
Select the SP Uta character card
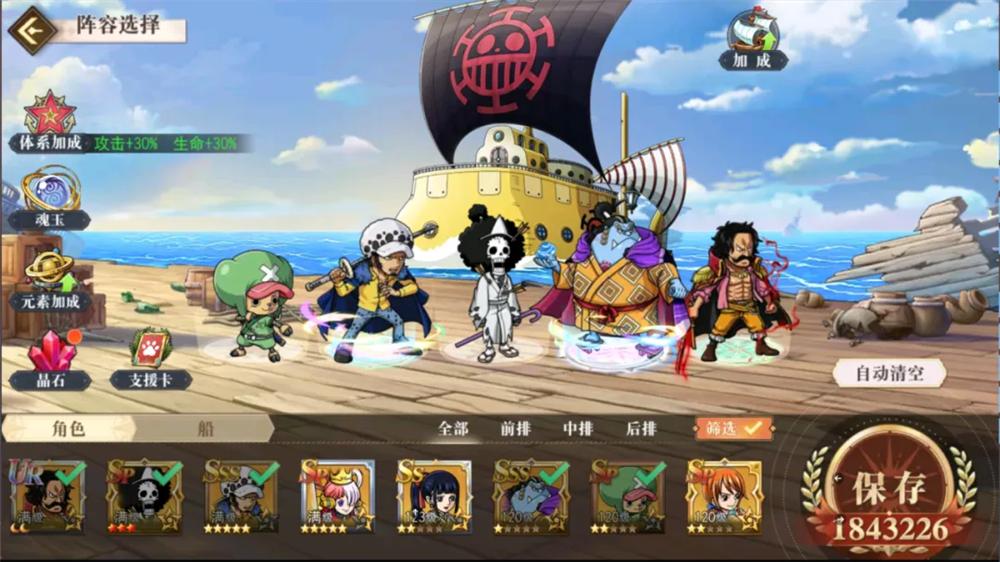337,497
